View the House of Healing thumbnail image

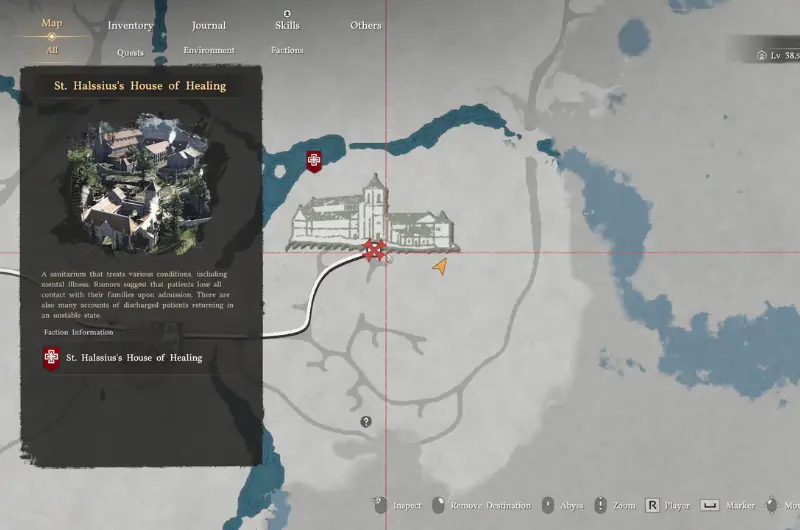tap(141, 182)
